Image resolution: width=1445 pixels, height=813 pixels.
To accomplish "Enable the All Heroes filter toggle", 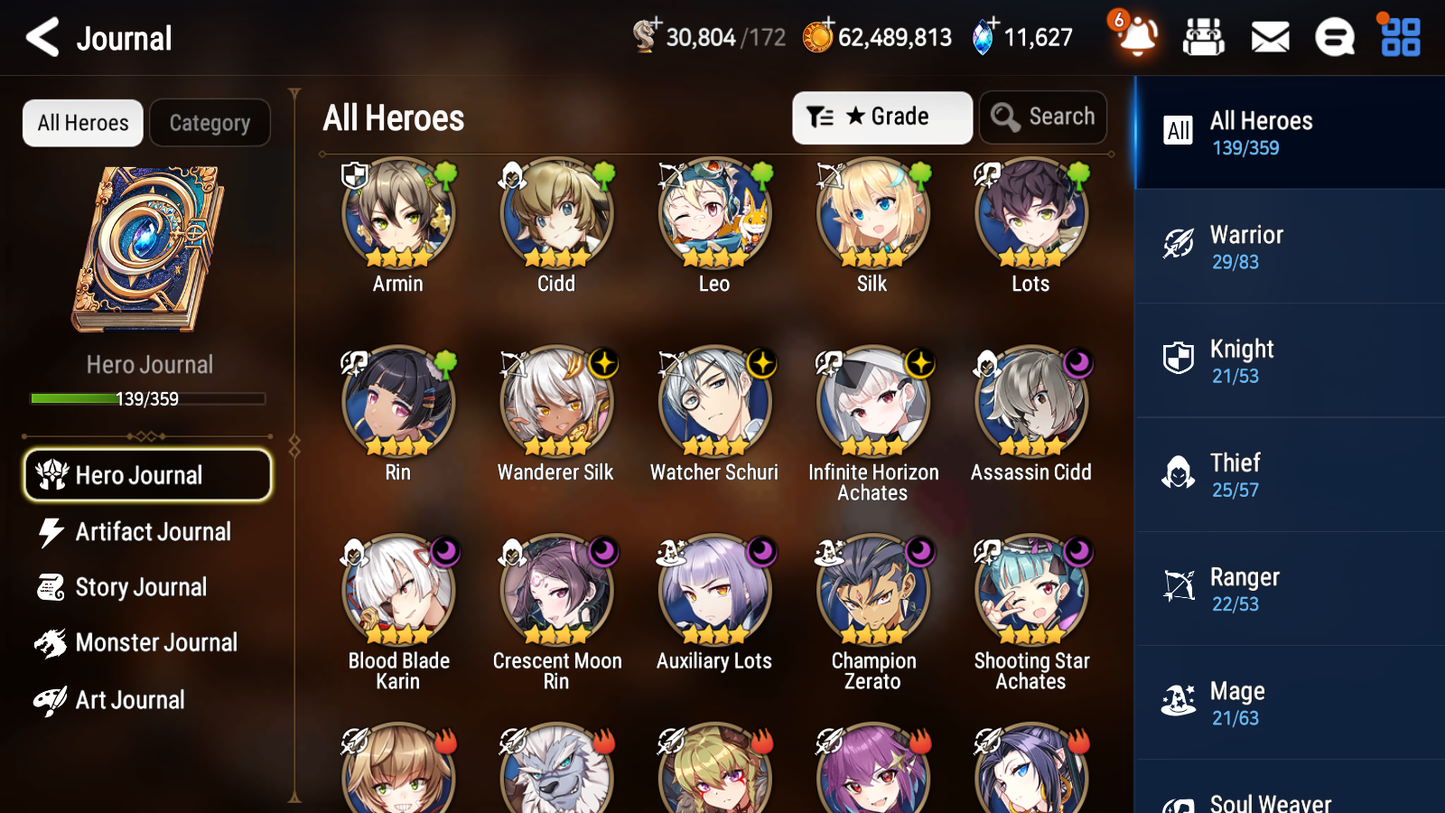I will (x=82, y=122).
